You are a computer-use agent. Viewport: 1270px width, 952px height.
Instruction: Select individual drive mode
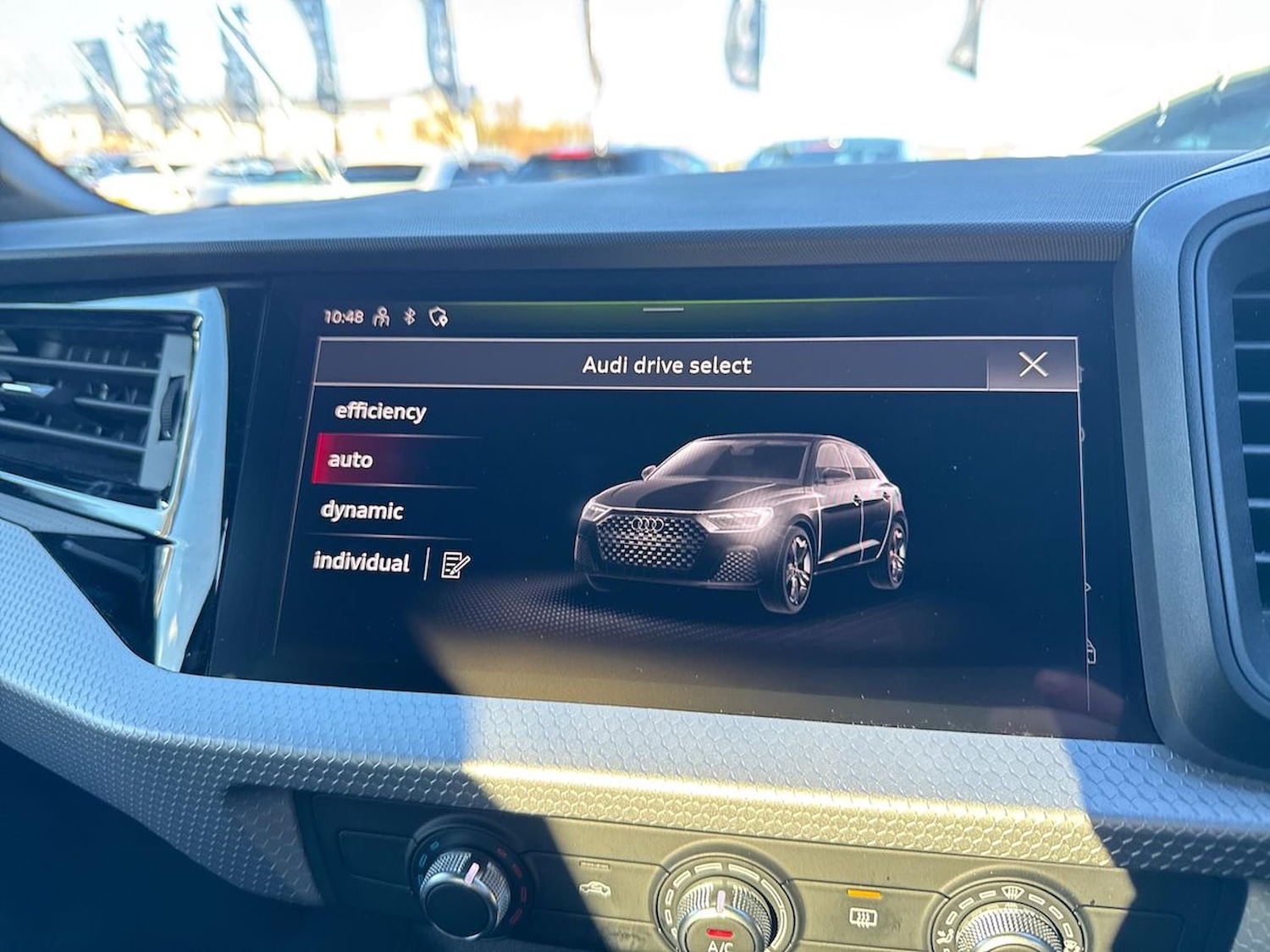tap(362, 559)
